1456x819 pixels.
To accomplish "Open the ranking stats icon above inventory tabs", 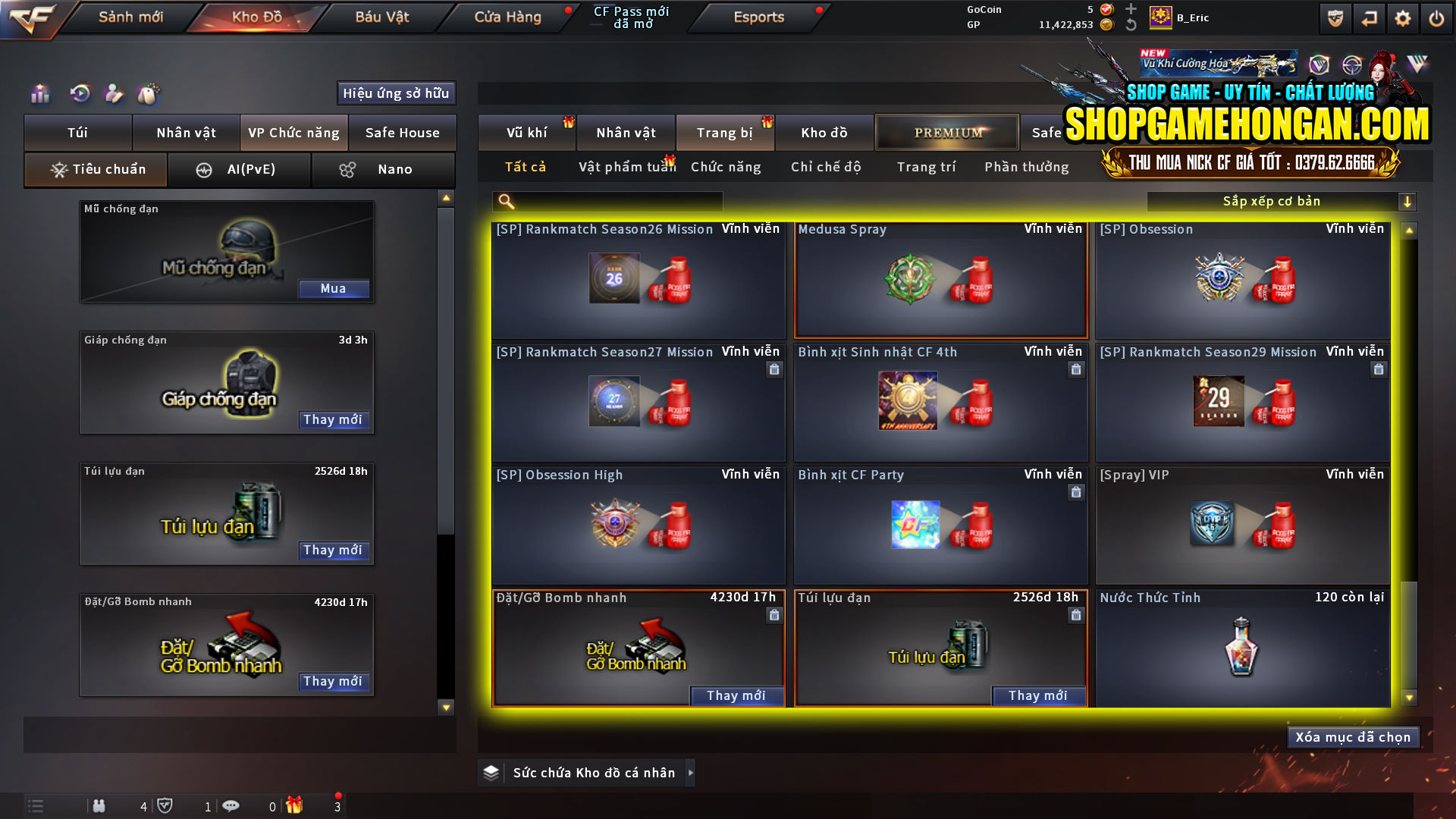I will (x=39, y=93).
